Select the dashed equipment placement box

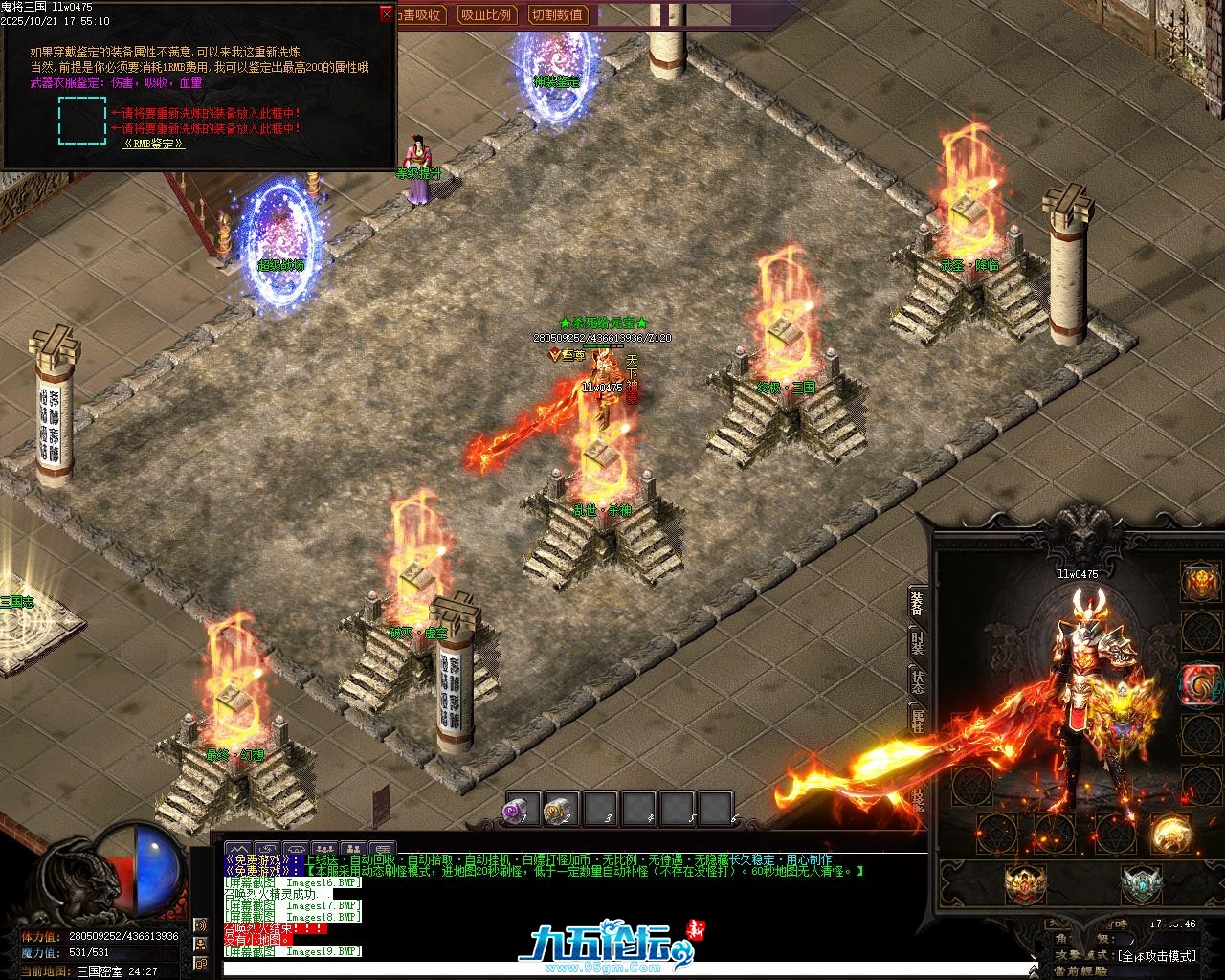82,120
